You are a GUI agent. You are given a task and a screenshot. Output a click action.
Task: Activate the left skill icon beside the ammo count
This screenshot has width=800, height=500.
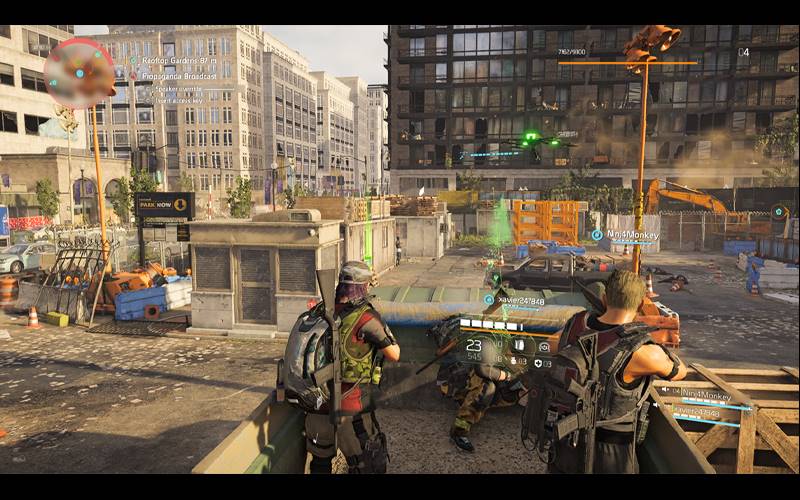pos(522,346)
